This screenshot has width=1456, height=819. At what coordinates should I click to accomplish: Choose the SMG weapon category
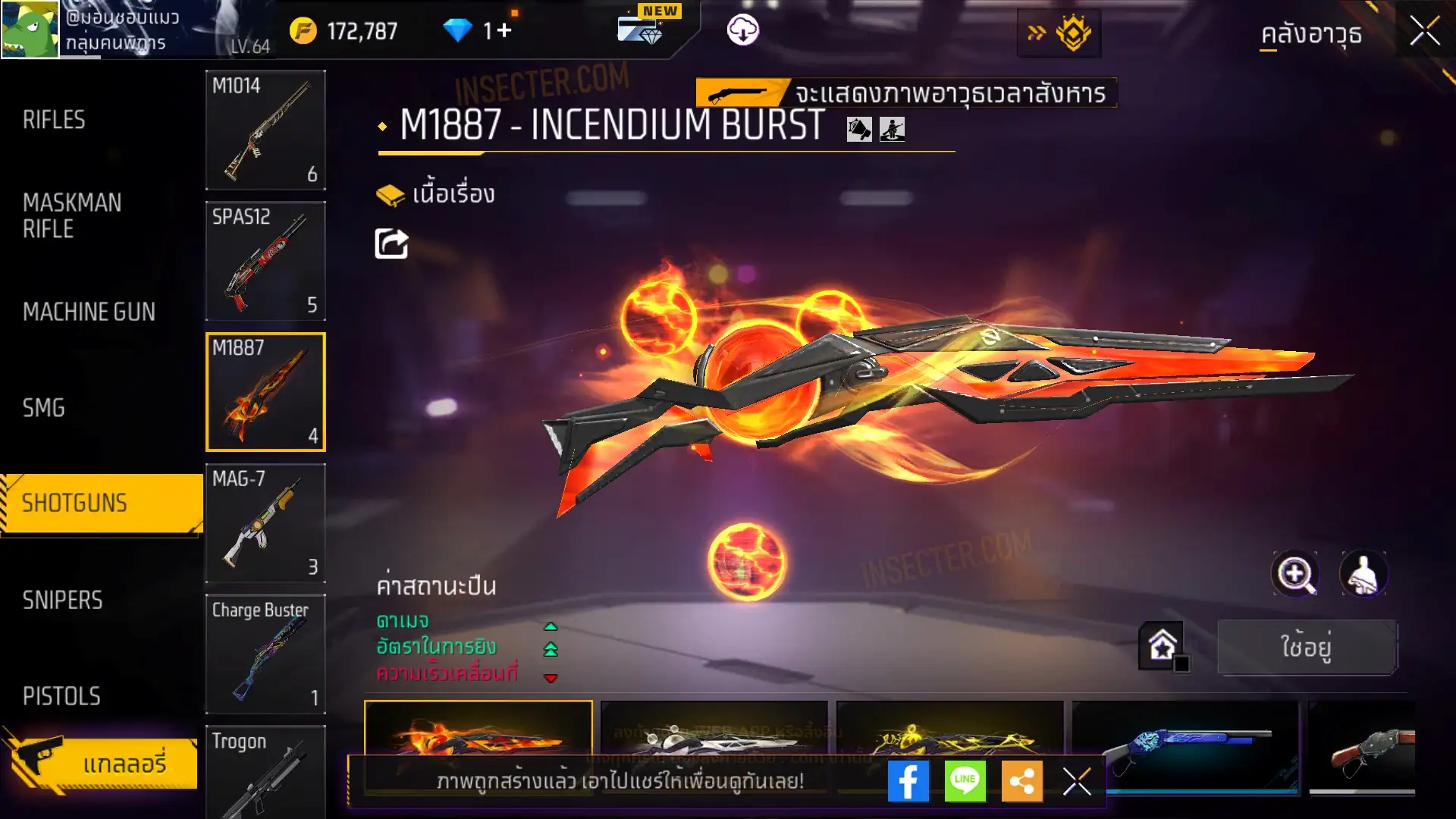click(x=44, y=408)
